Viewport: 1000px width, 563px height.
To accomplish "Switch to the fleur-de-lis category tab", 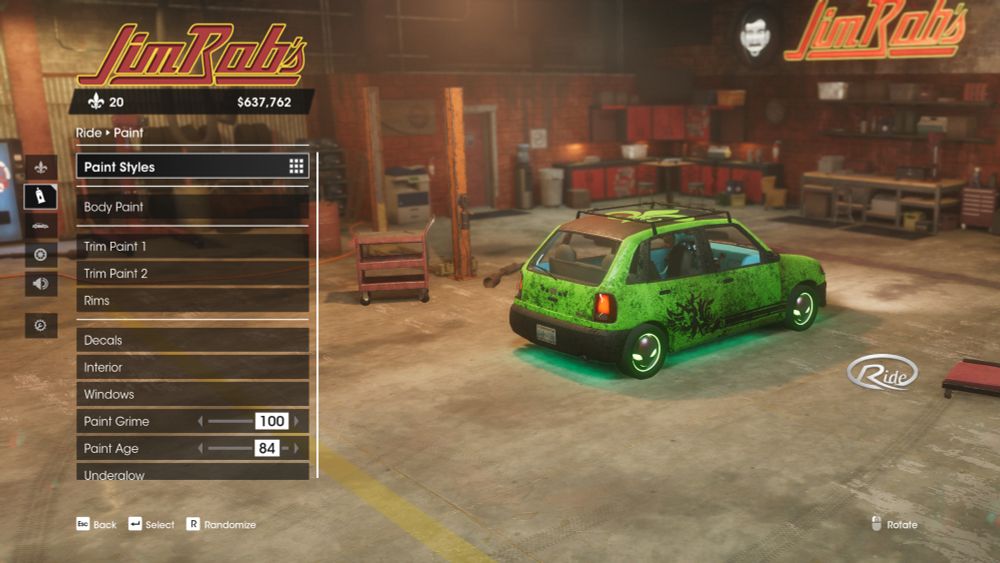I will (x=41, y=167).
